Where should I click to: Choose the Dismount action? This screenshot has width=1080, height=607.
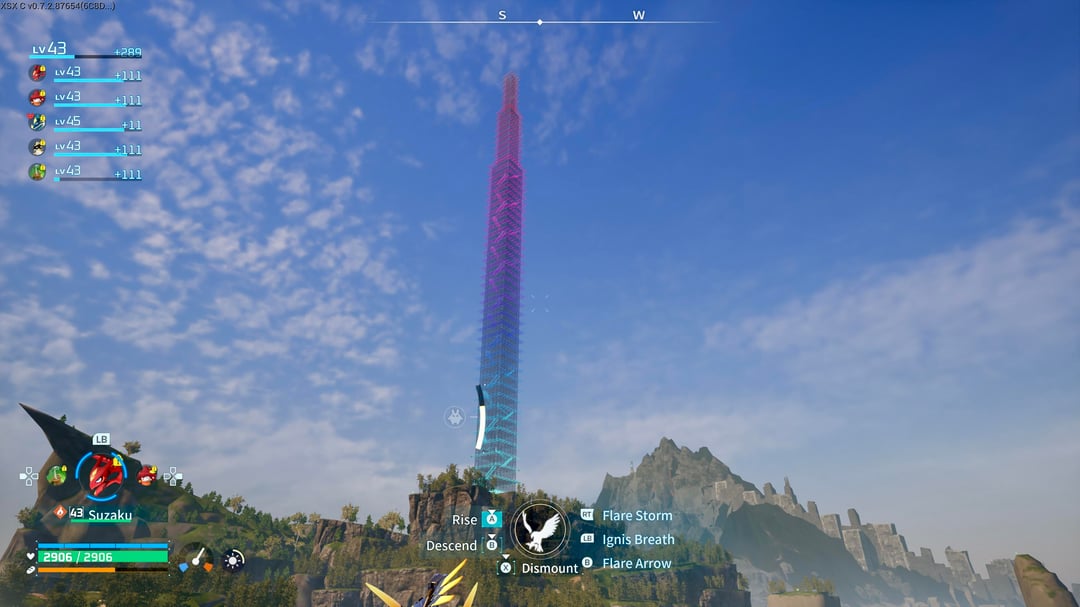tap(549, 568)
